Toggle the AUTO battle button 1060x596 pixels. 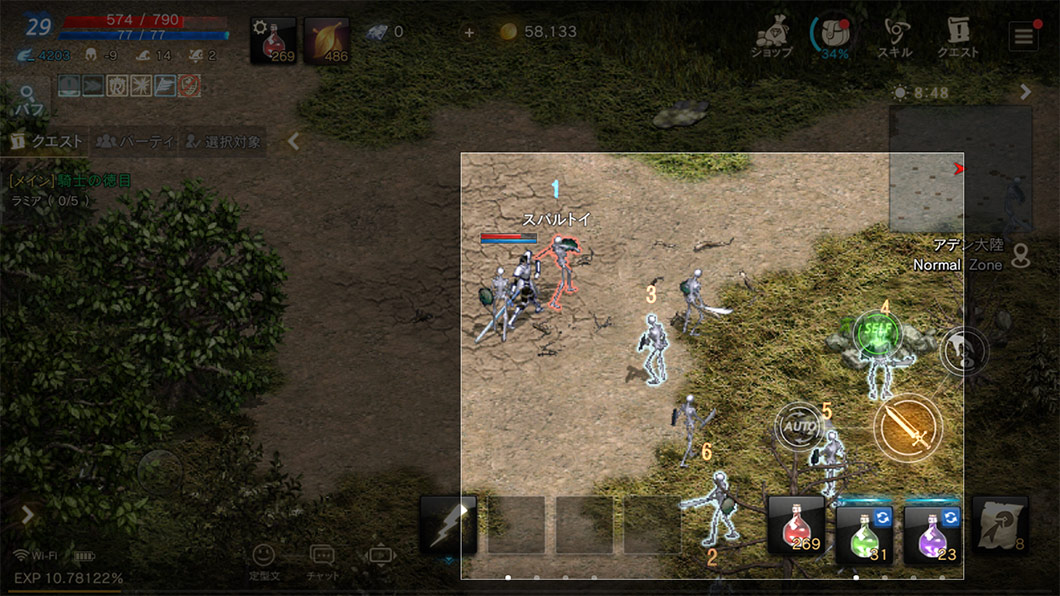click(800, 427)
